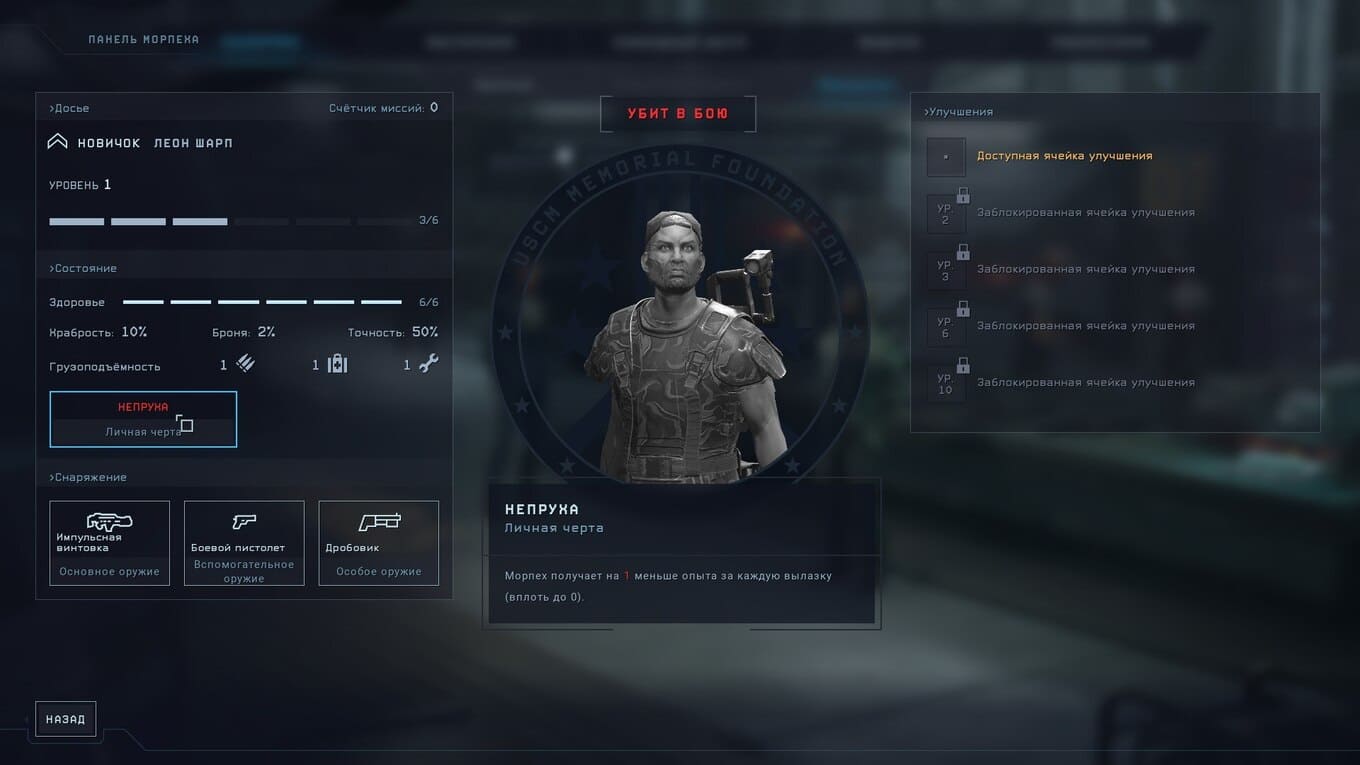Select the Непруха personal trait box
This screenshot has height=765, width=1360.
tap(143, 419)
